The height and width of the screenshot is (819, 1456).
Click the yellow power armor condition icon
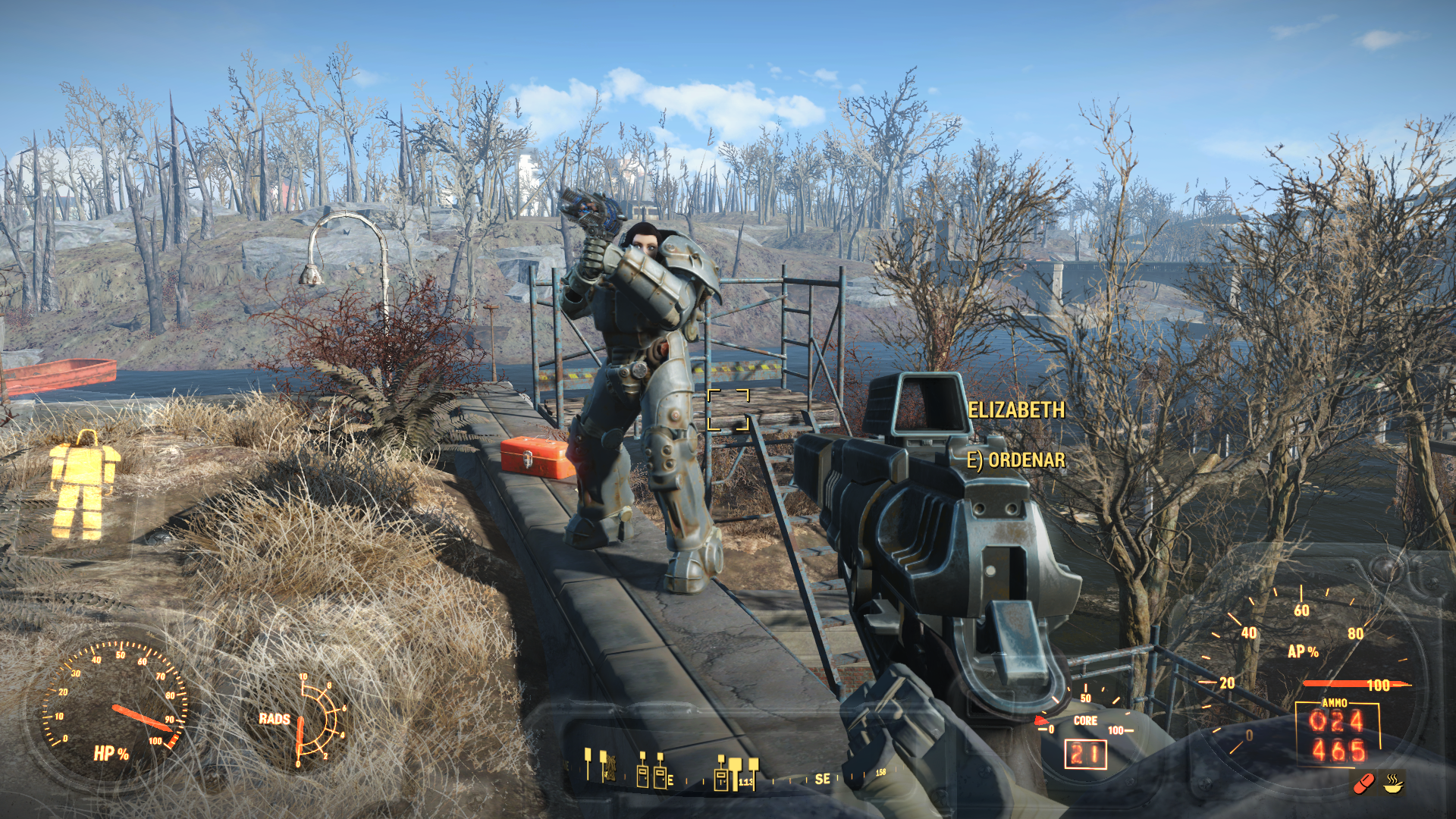point(83,485)
